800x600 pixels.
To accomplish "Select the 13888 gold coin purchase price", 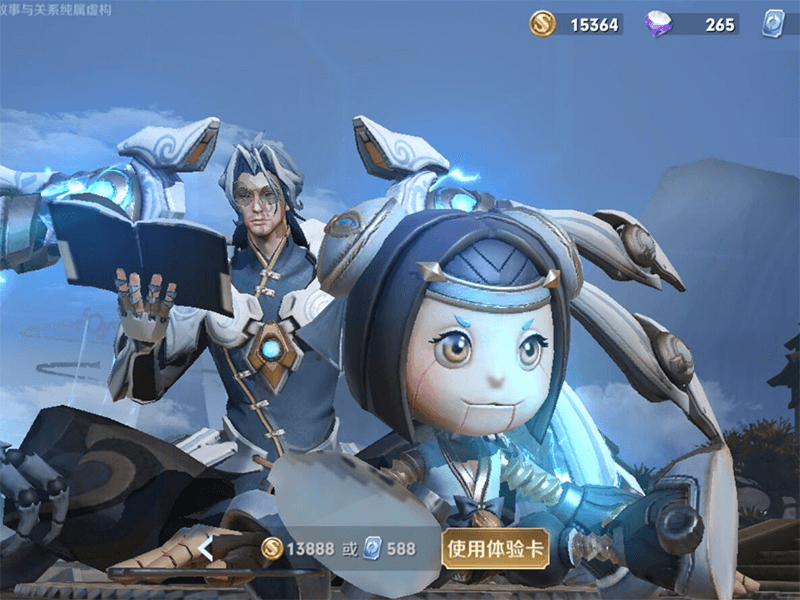I will click(x=298, y=548).
